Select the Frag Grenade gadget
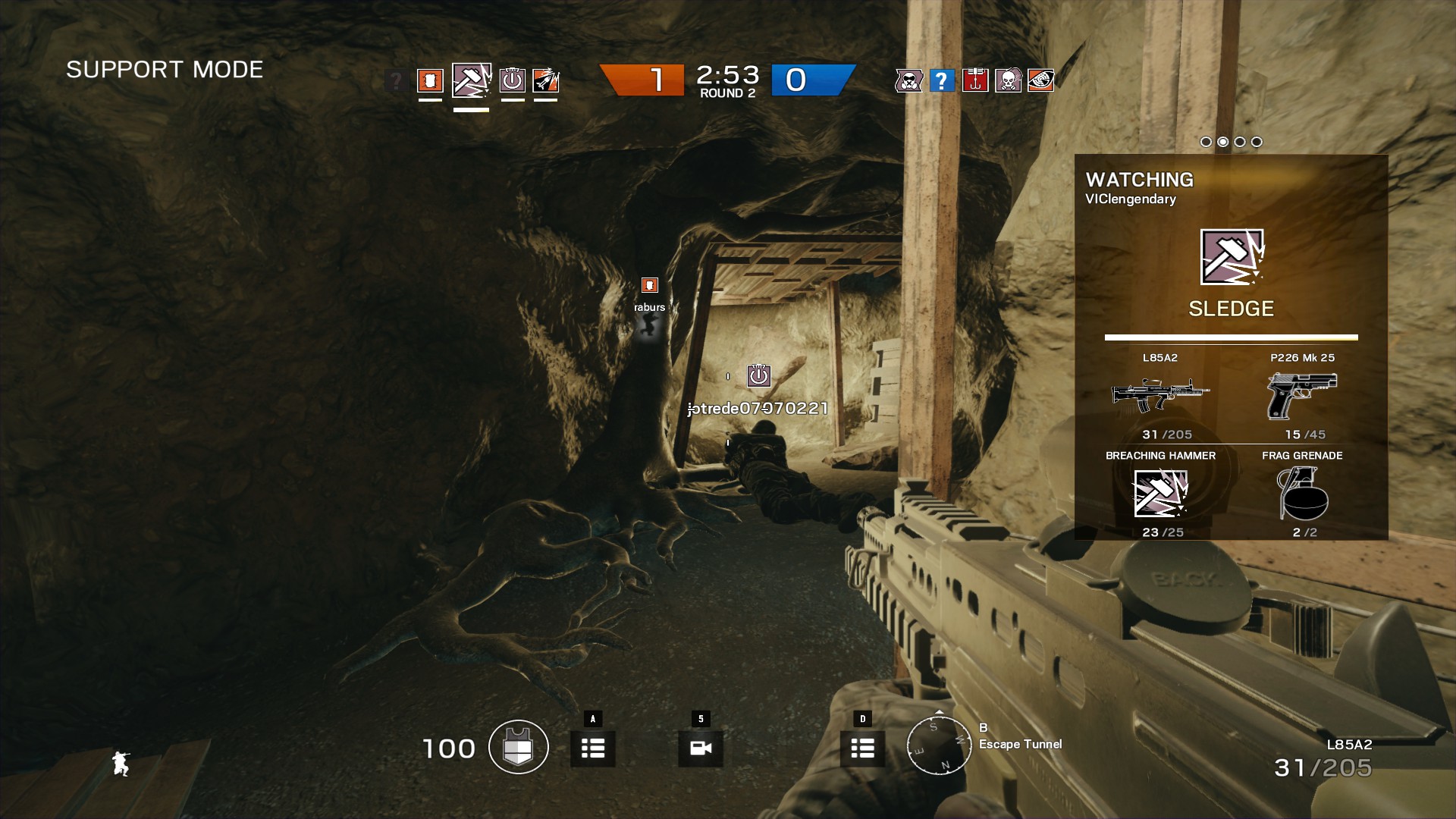 point(1302,493)
